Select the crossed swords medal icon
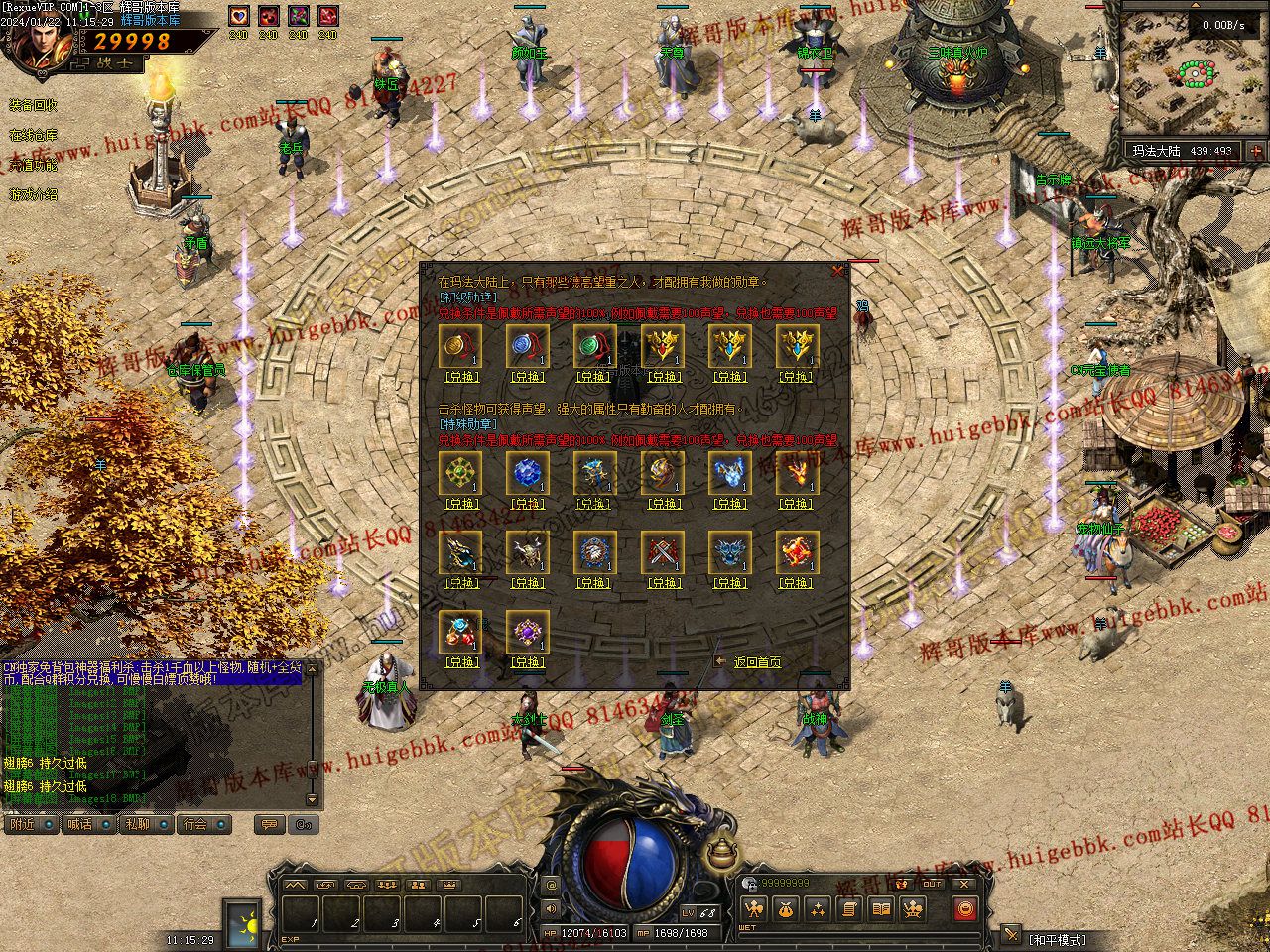Viewport: 1270px width, 952px height. (660, 551)
